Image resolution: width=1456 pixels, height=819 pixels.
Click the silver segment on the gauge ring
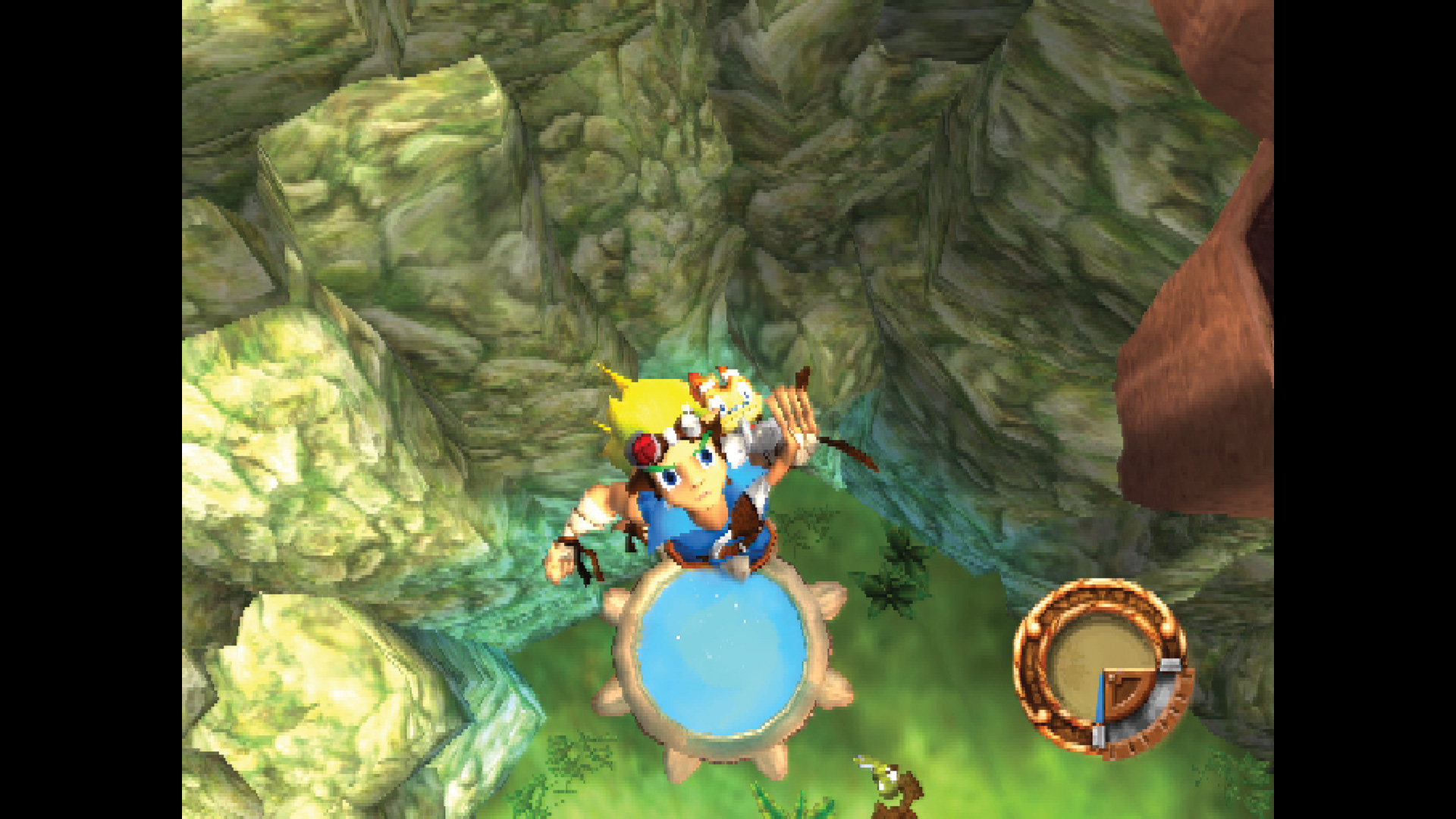(1170, 664)
